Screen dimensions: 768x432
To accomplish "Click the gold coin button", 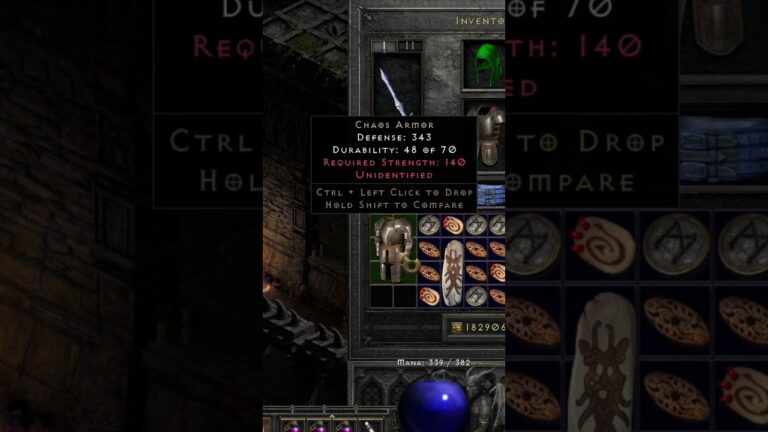I will pyautogui.click(x=456, y=328).
